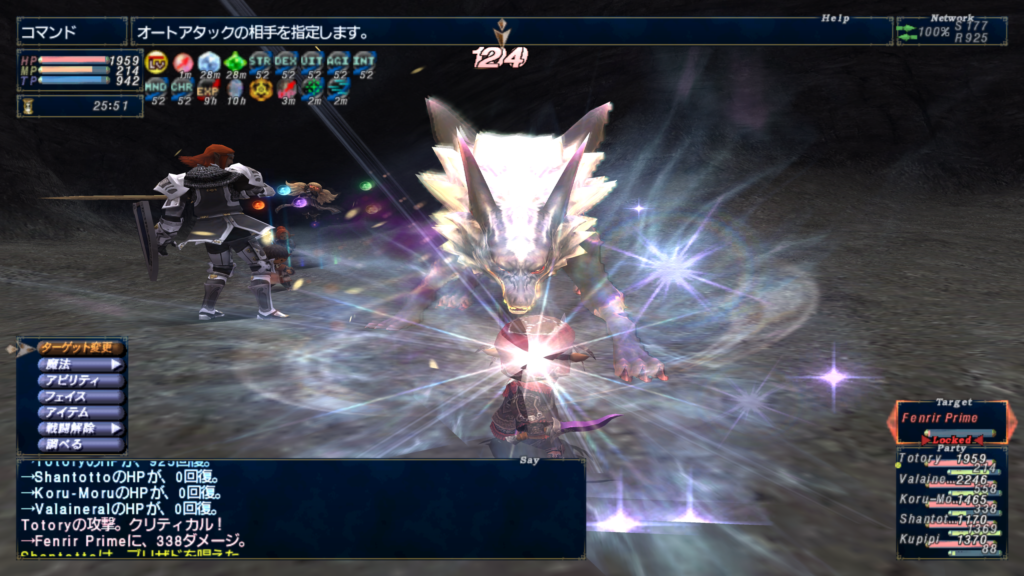Open the アイテム item list

[80, 412]
